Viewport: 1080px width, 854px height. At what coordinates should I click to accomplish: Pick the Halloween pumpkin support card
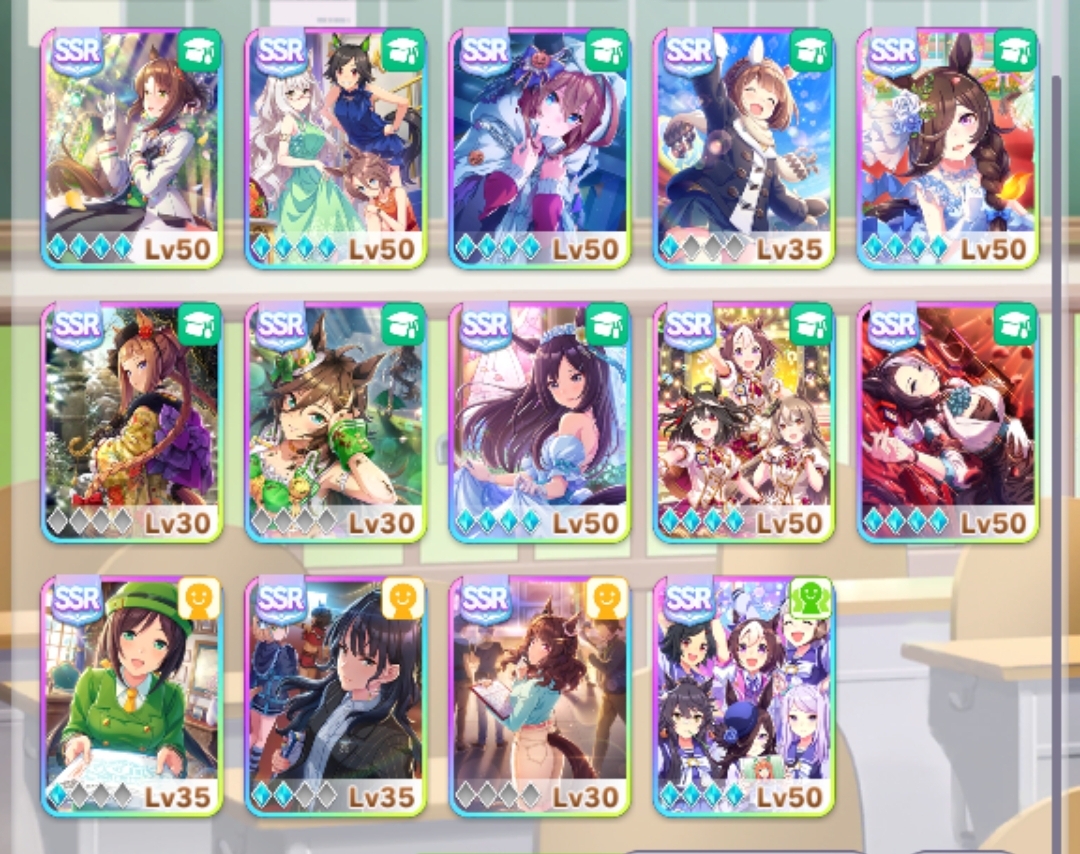pos(540,148)
